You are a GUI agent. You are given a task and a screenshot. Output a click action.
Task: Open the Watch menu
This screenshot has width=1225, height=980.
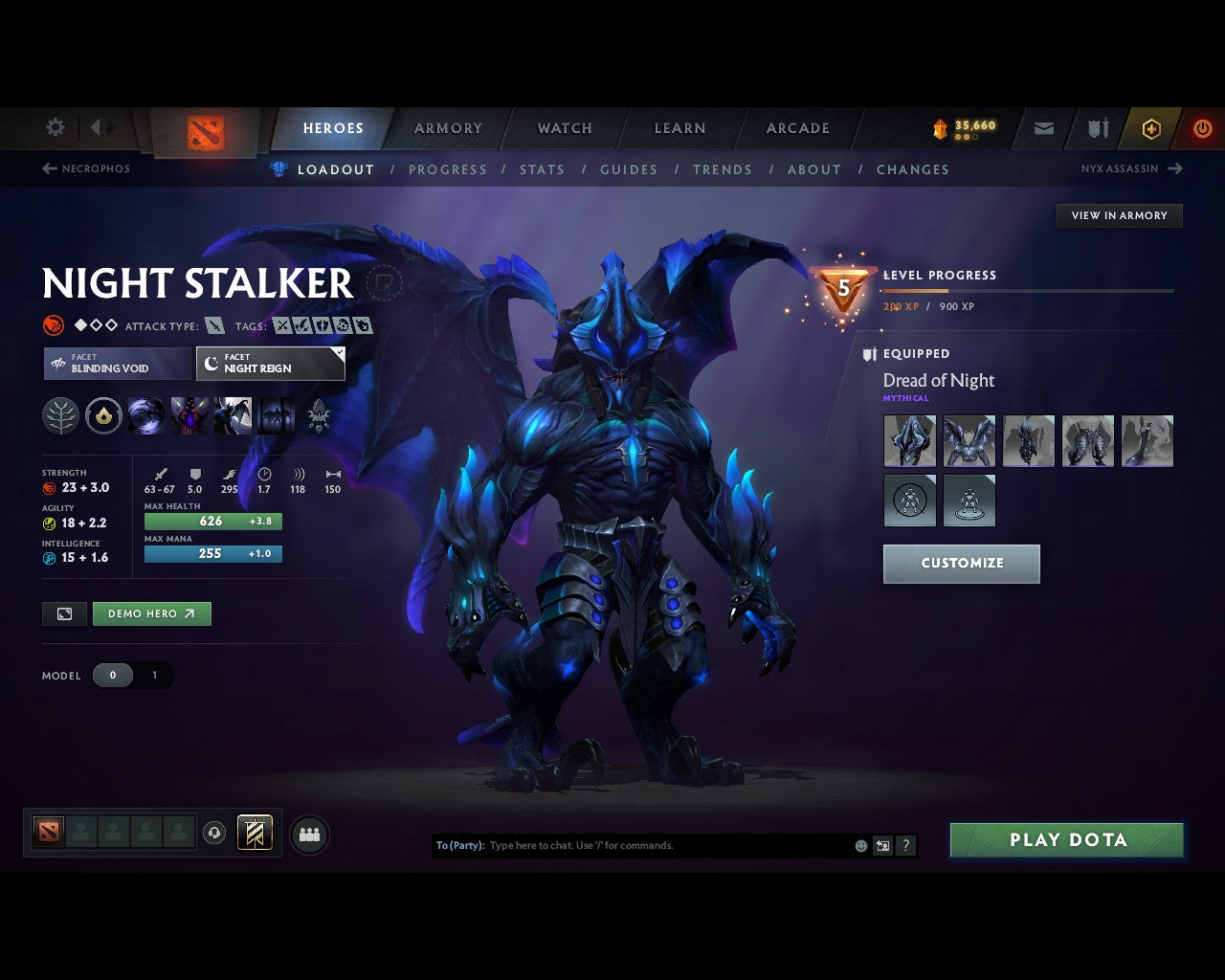pyautogui.click(x=564, y=127)
